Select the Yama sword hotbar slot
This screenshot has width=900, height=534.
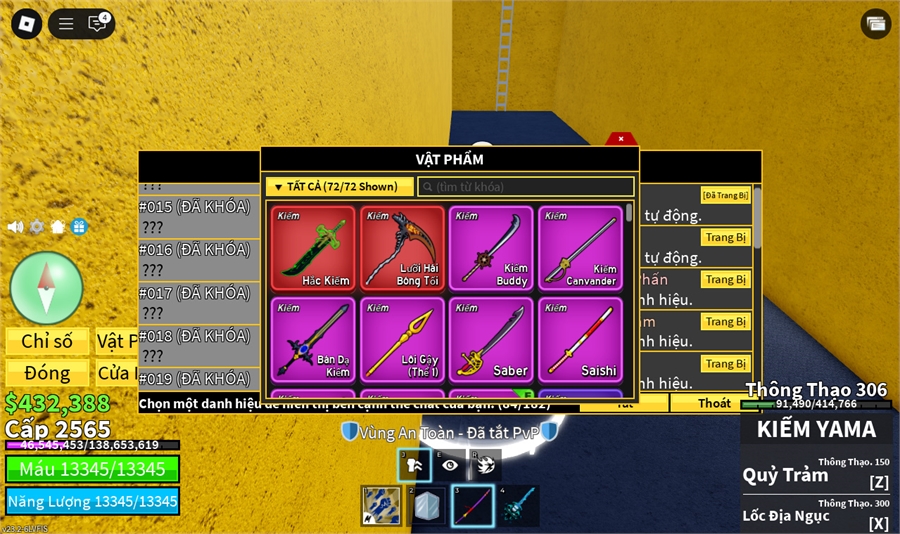point(473,506)
